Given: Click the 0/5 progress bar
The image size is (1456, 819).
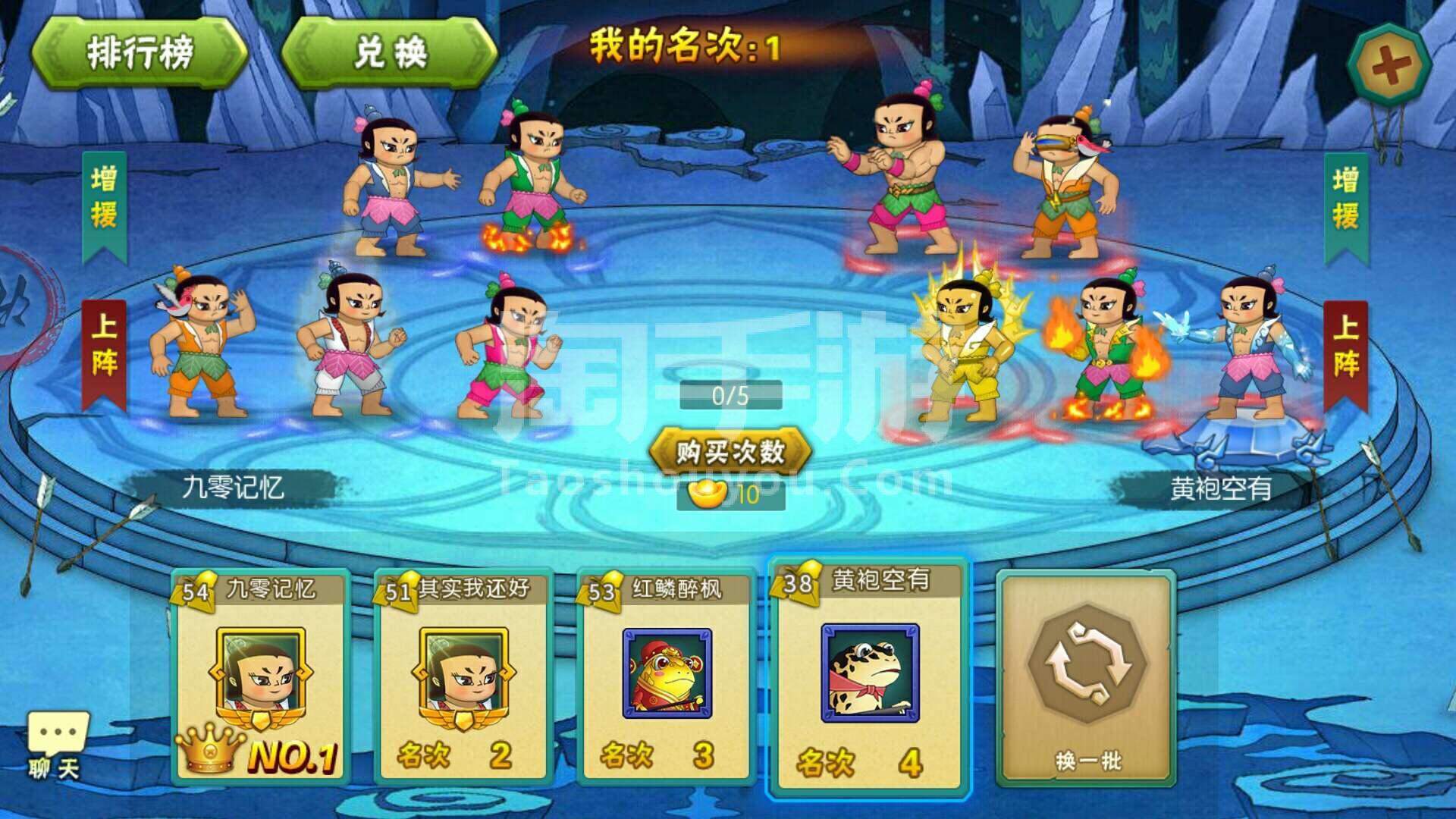Looking at the screenshot, I should coord(733,395).
